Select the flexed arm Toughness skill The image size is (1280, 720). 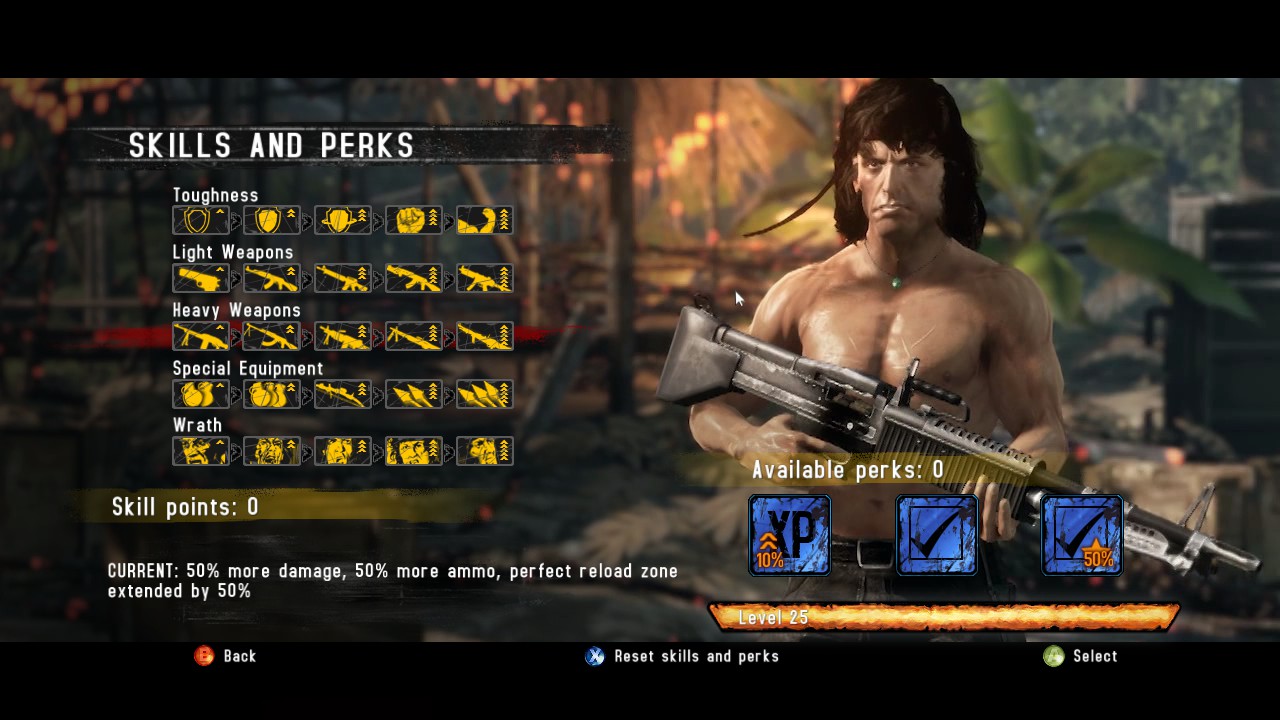(x=485, y=220)
